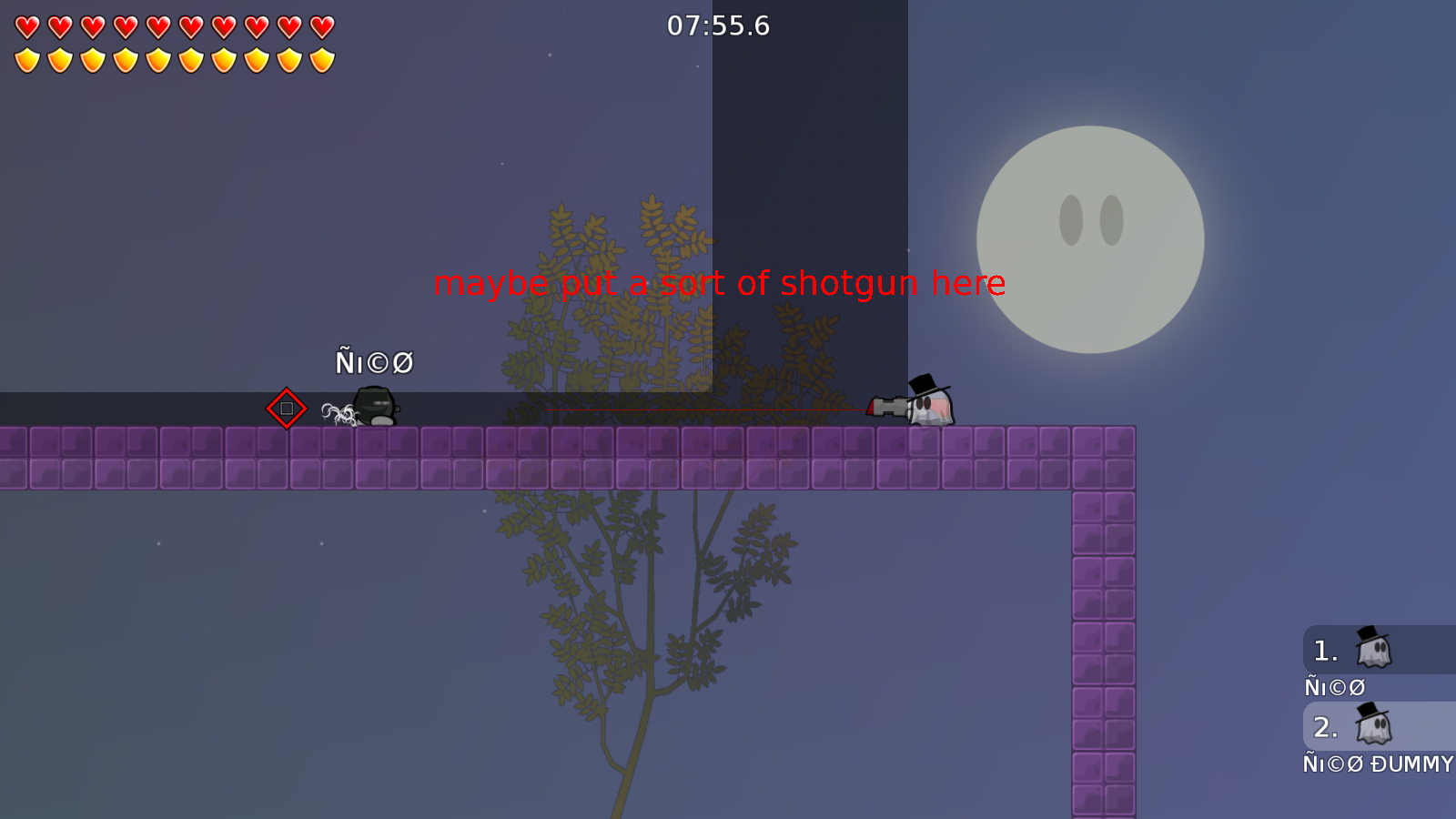Image resolution: width=1456 pixels, height=819 pixels.
Task: Click the rank 1 scoreboard entry
Action: coord(1377,650)
